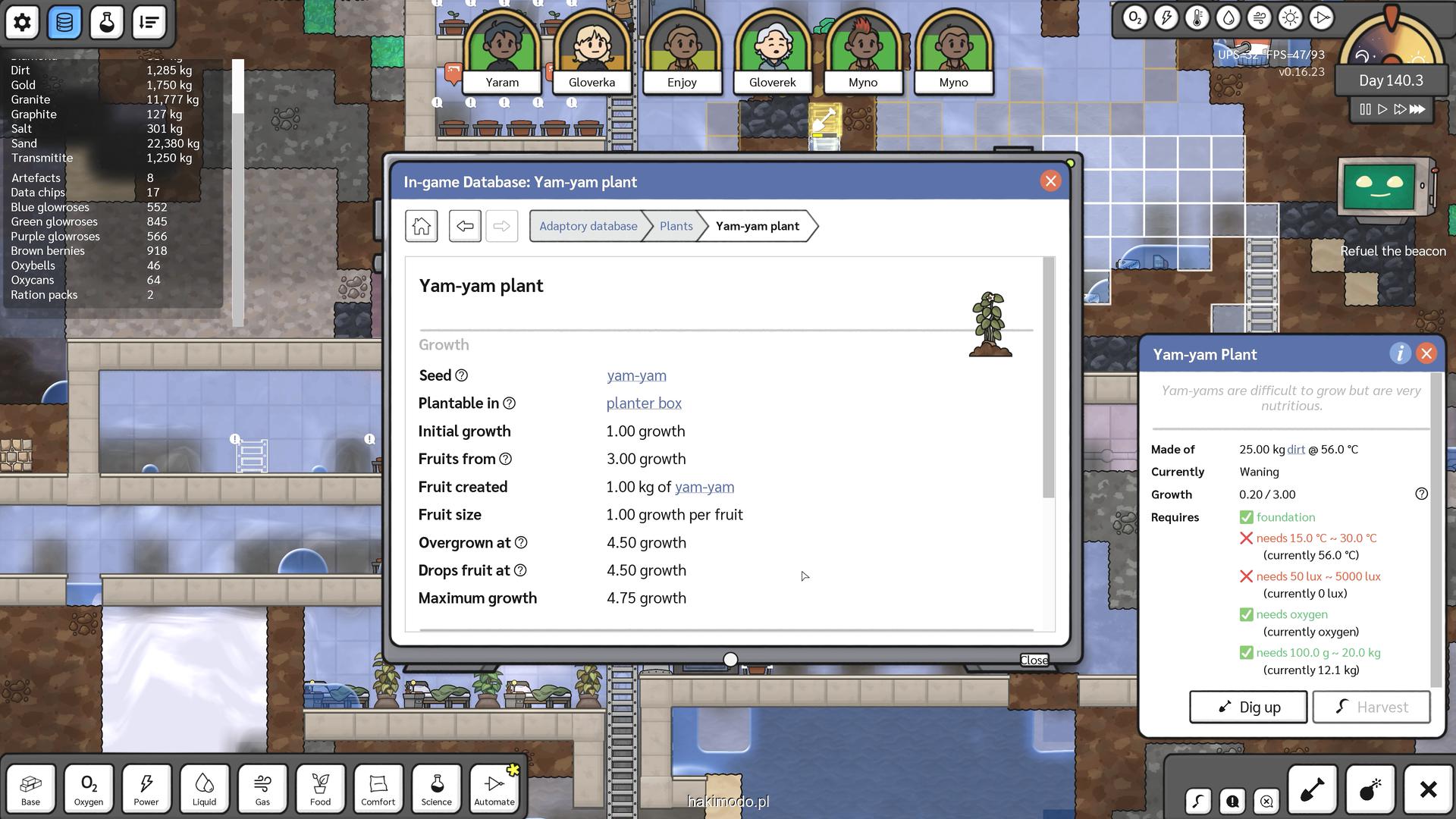The width and height of the screenshot is (1456, 819).
Task: Pause the game simulation
Action: point(1365,109)
